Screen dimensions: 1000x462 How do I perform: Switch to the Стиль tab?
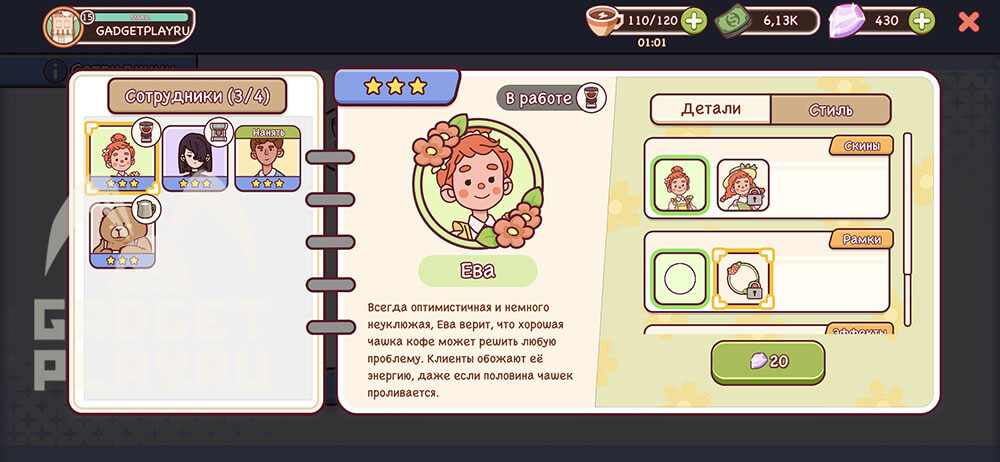tap(830, 109)
